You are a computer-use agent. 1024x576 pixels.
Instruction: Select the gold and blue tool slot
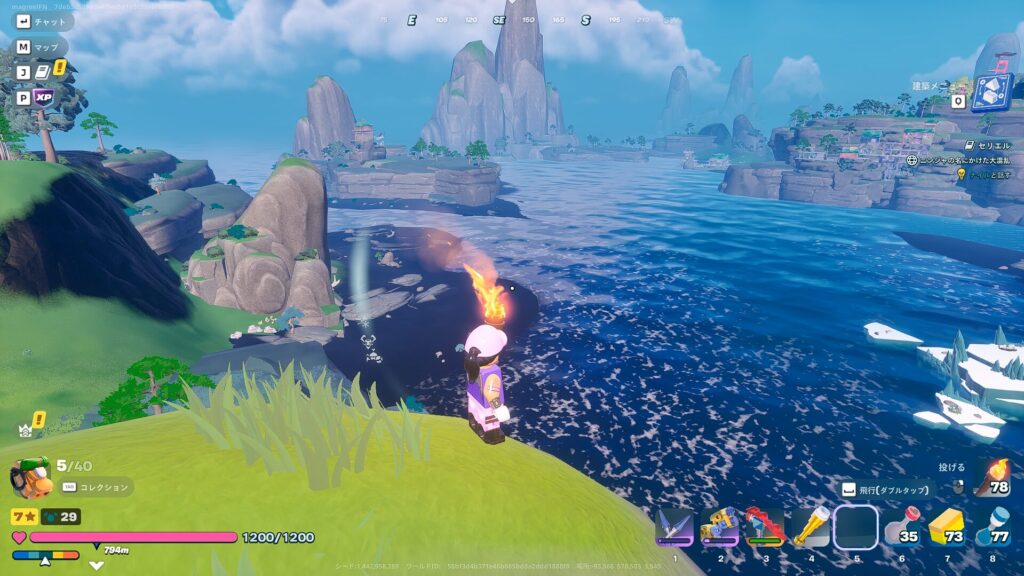[x=720, y=527]
